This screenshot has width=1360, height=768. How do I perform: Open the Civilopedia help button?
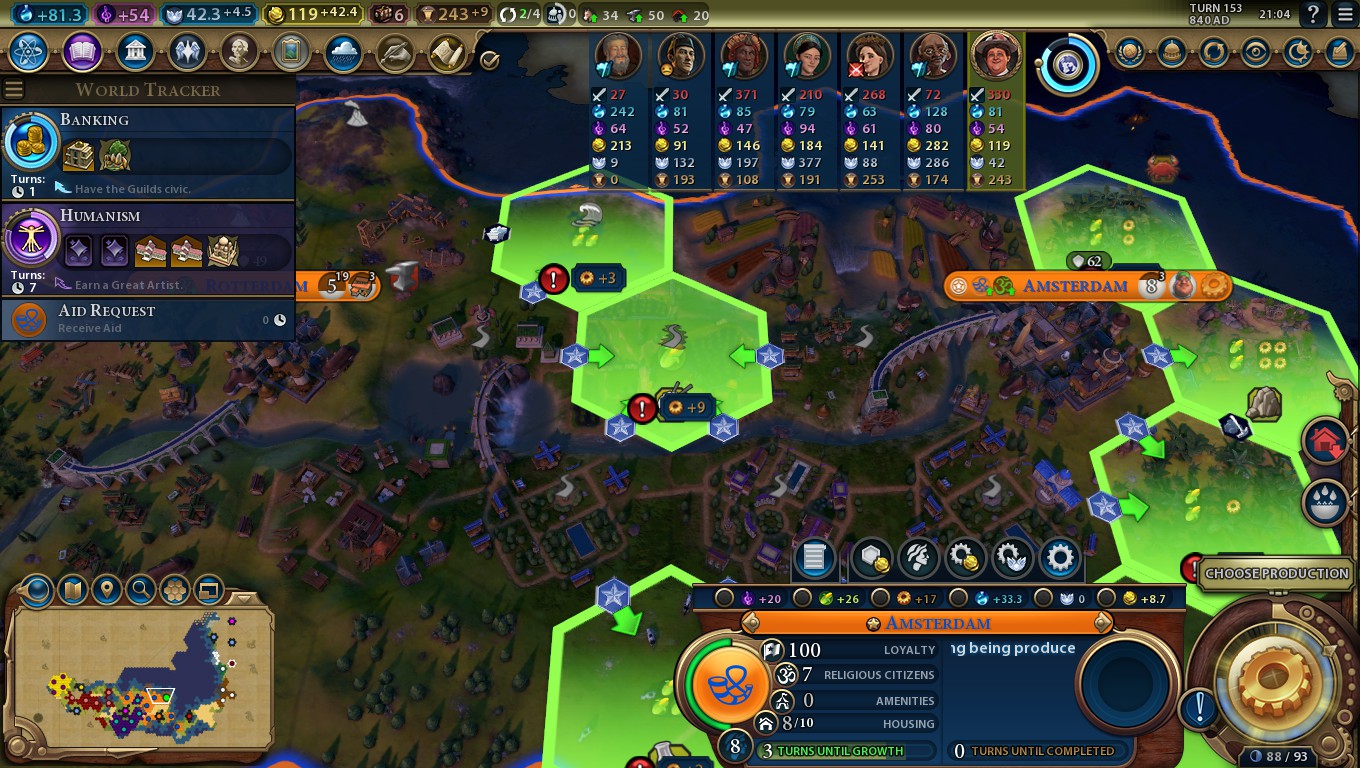[x=1314, y=14]
